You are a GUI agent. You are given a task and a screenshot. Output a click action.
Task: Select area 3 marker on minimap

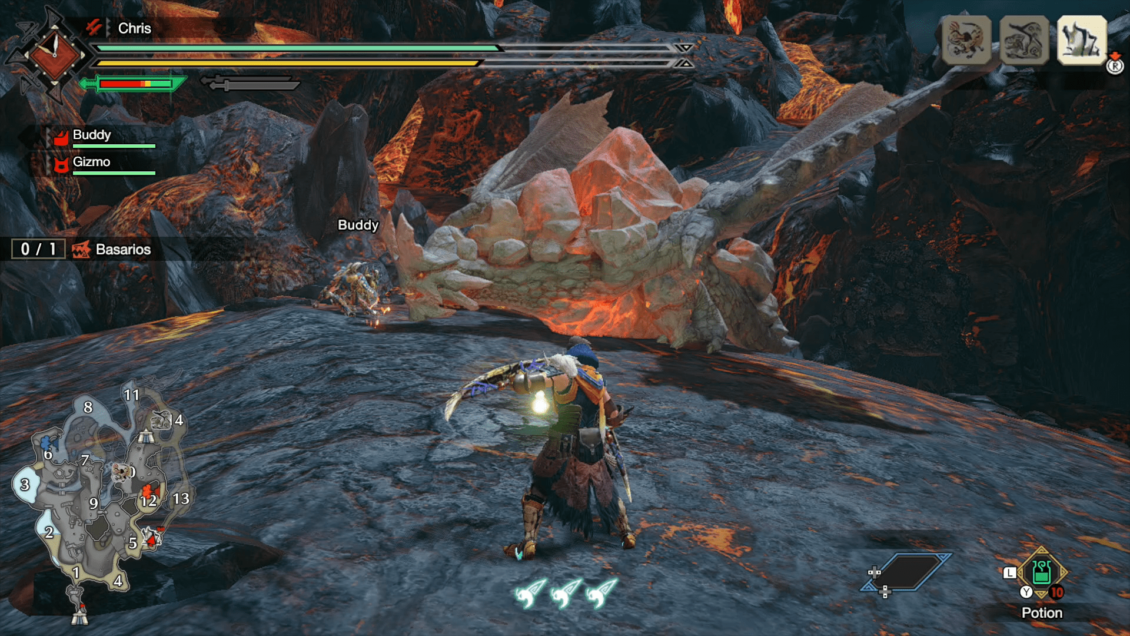[x=24, y=485]
